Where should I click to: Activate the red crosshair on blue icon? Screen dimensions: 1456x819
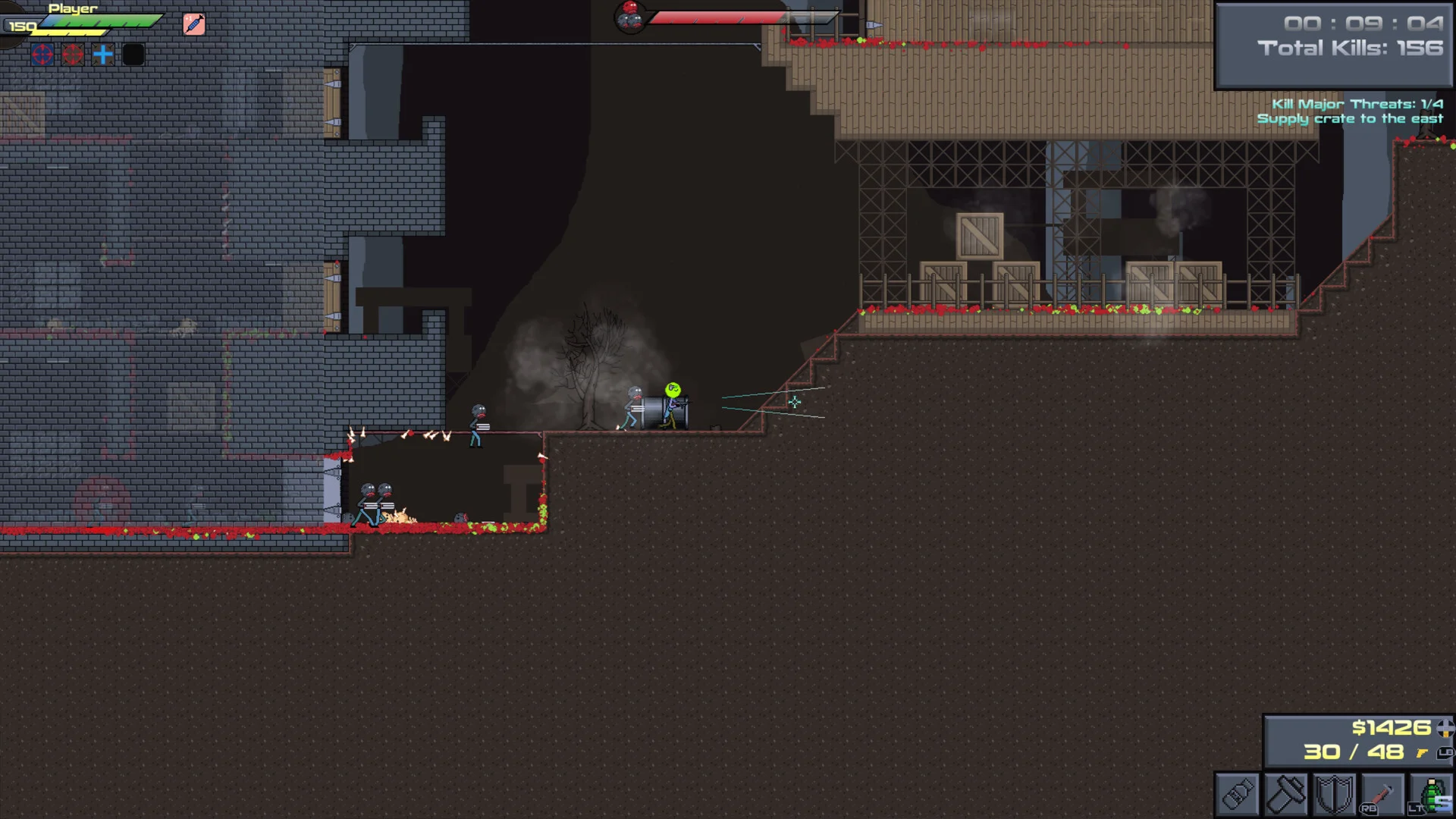pos(42,55)
